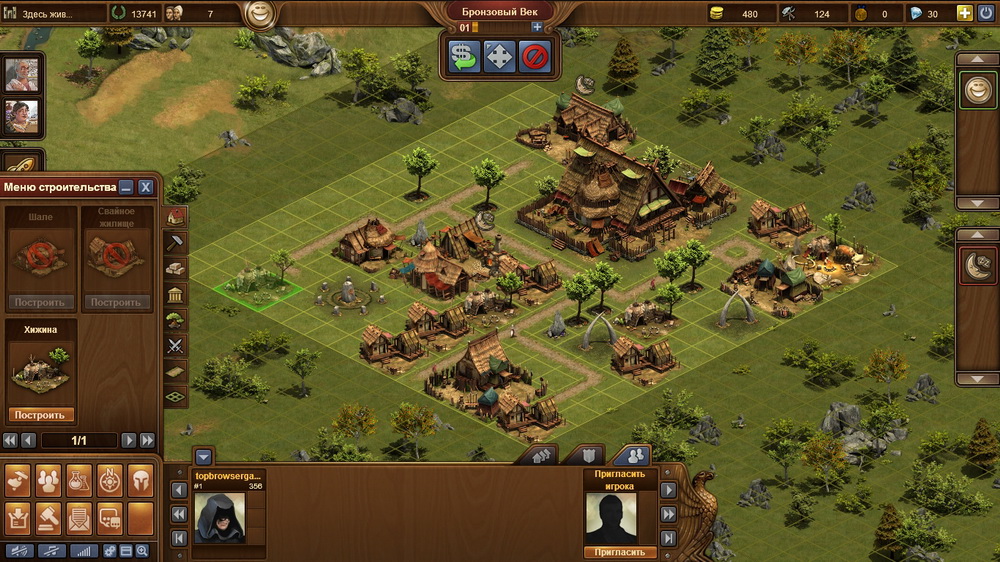This screenshot has height=562, width=1000.
Task: Click the red cancel mode button
Action: pos(535,56)
